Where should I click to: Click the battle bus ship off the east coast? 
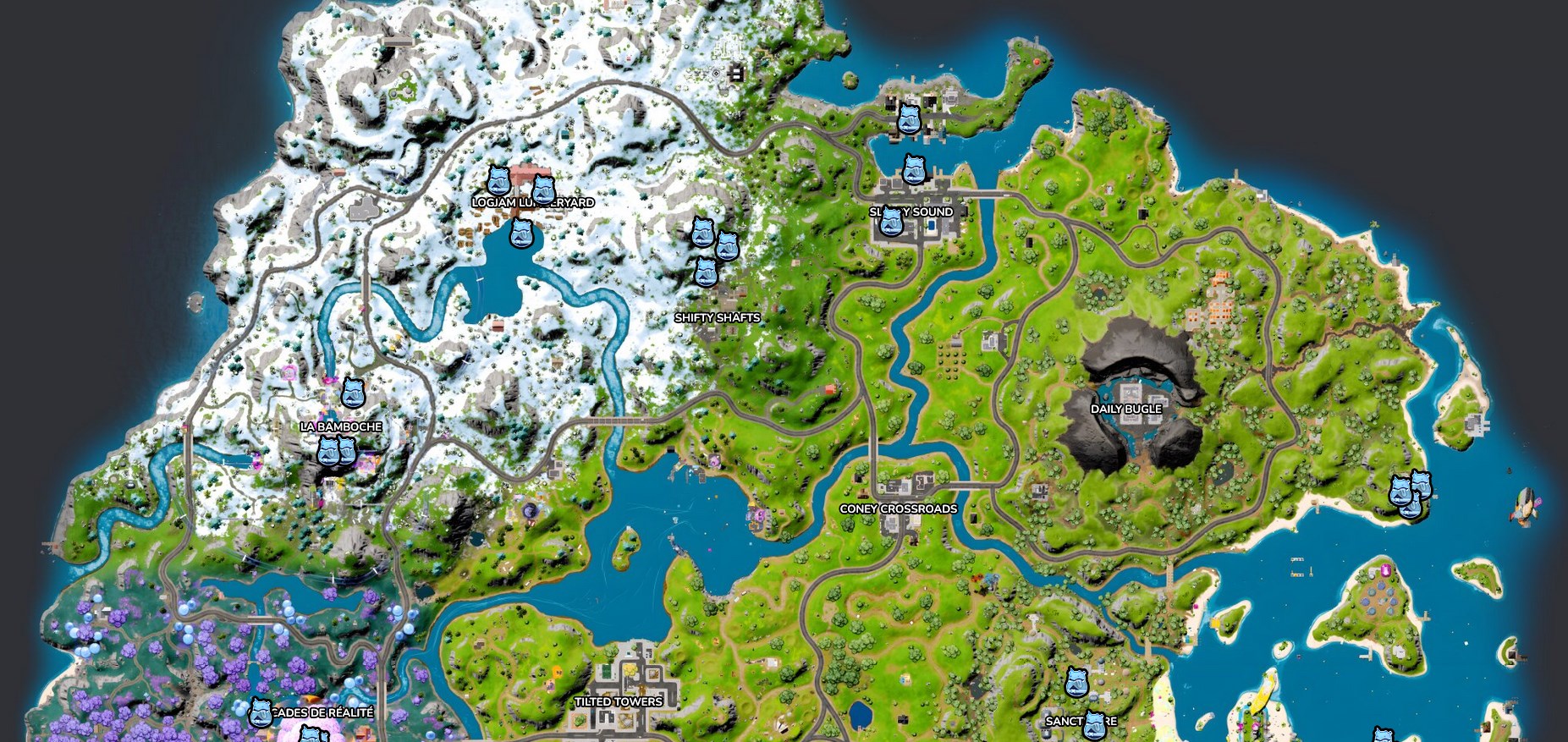pos(1523,505)
